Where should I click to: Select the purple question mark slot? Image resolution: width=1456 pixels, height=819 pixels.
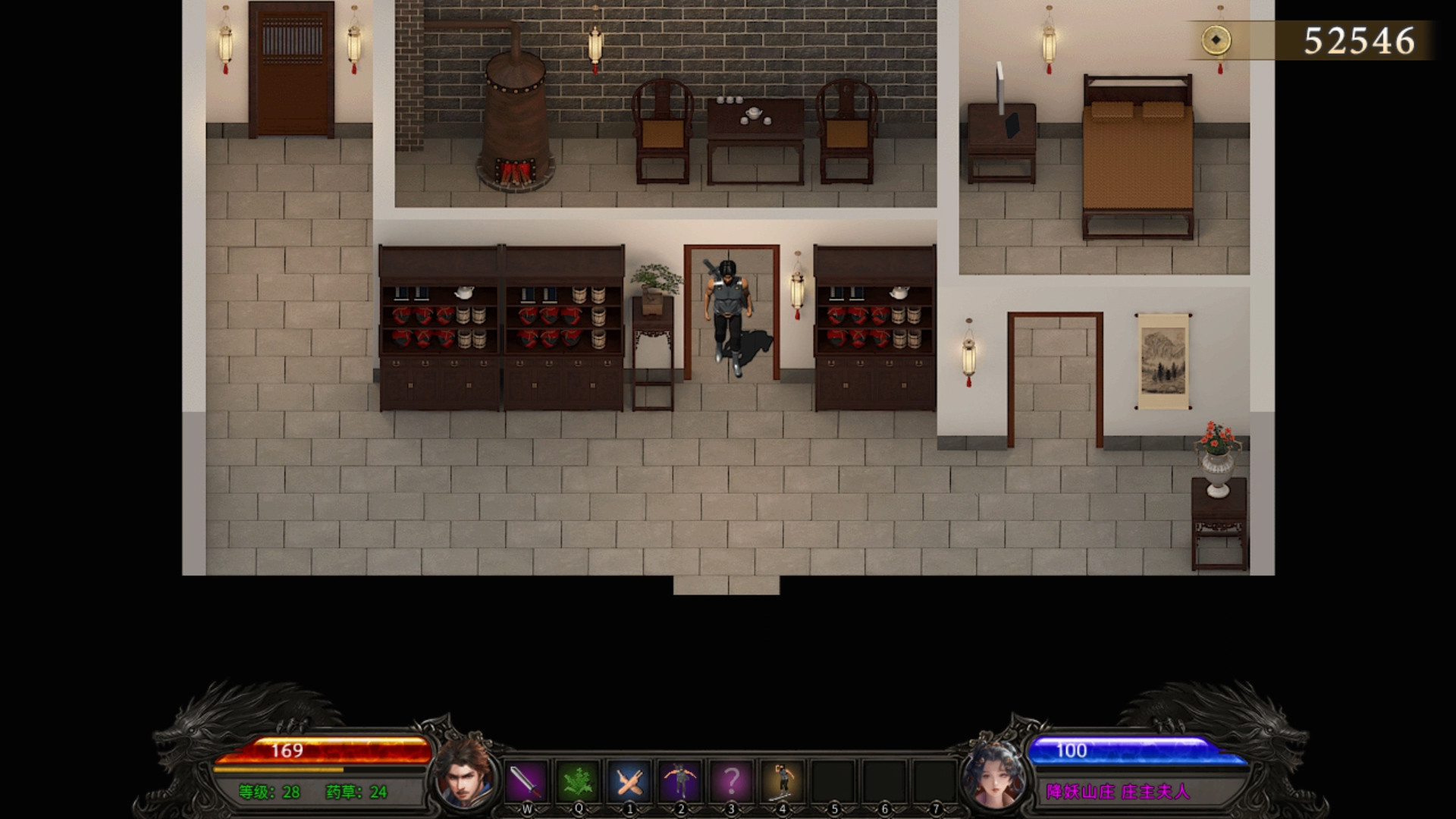click(731, 780)
